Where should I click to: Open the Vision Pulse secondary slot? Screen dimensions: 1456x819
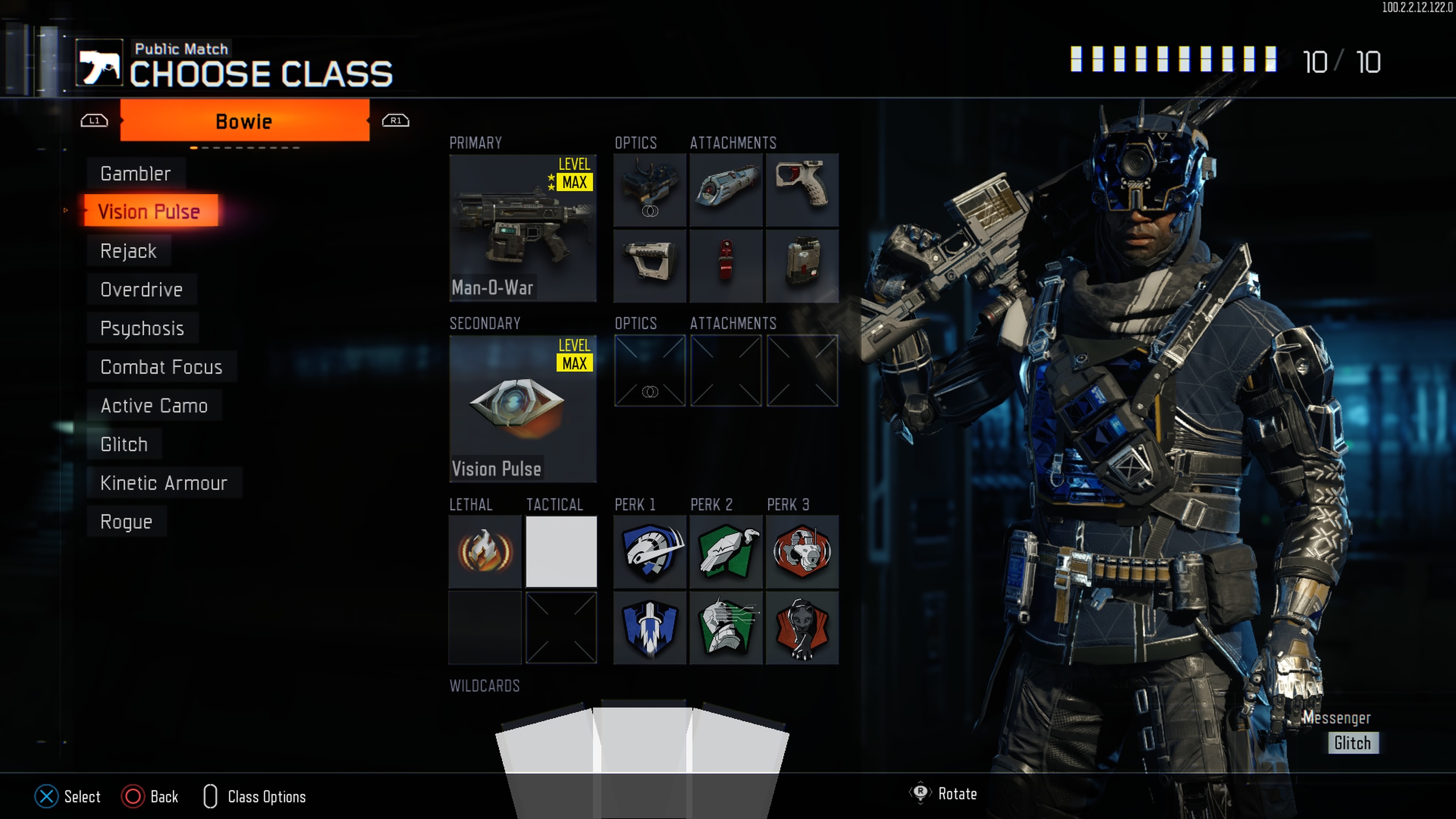pyautogui.click(x=522, y=408)
